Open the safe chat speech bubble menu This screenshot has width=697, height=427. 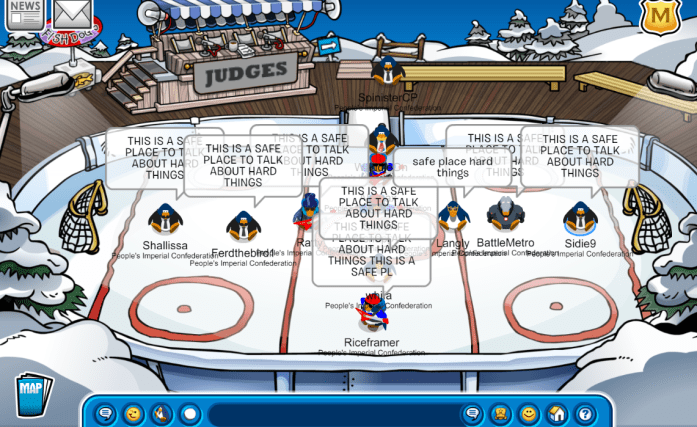[x=104, y=413]
